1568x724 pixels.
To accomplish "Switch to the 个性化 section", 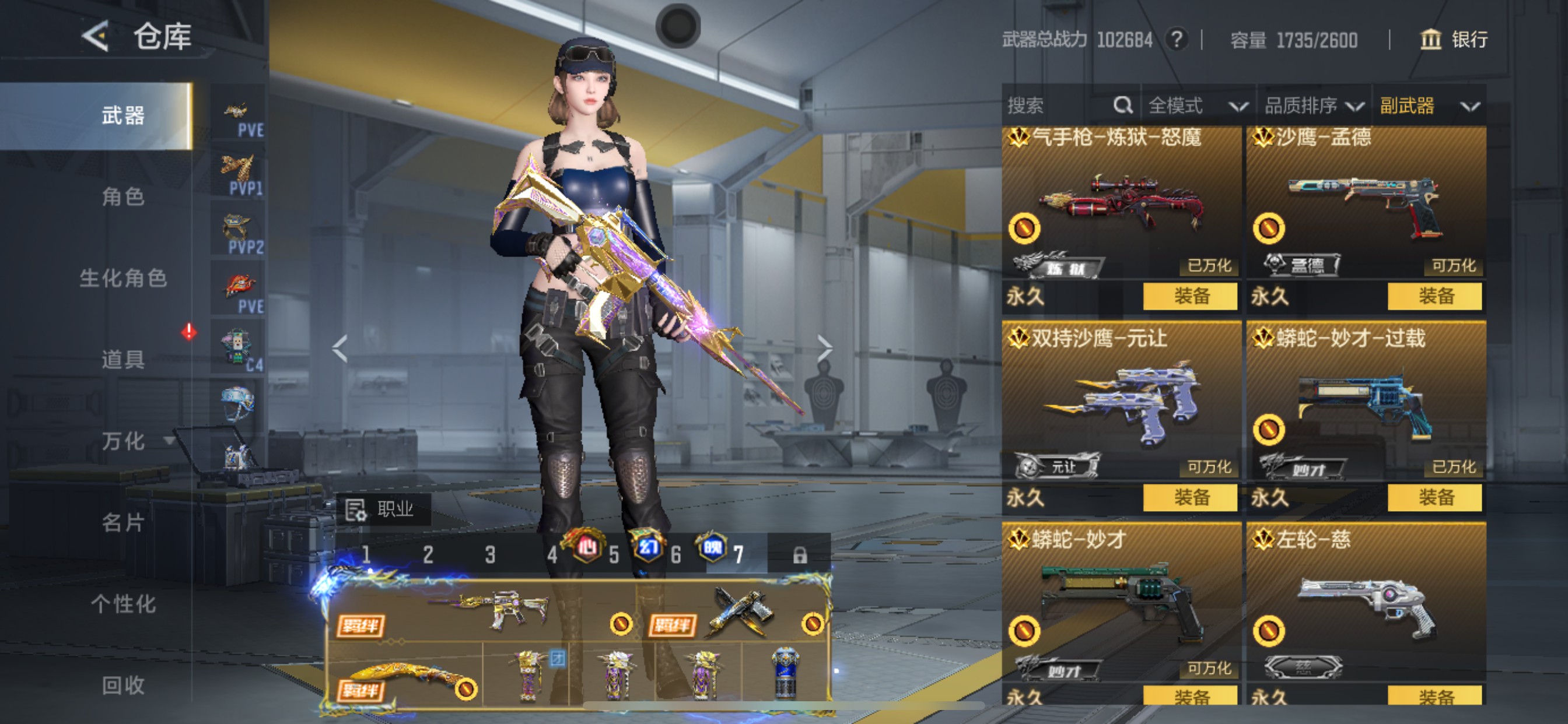I will [x=123, y=603].
